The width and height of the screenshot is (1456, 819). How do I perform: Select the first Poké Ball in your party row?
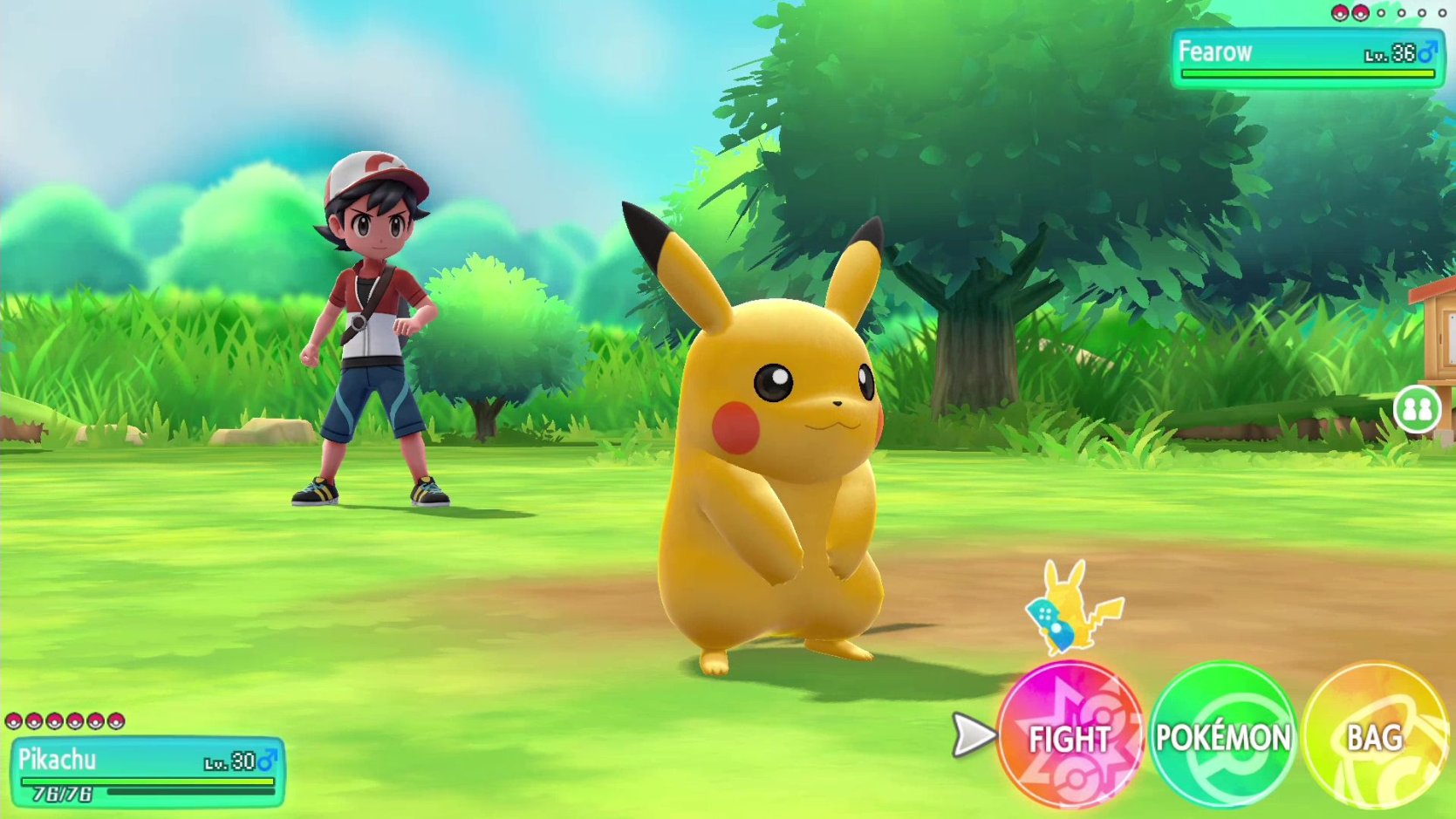tap(13, 720)
